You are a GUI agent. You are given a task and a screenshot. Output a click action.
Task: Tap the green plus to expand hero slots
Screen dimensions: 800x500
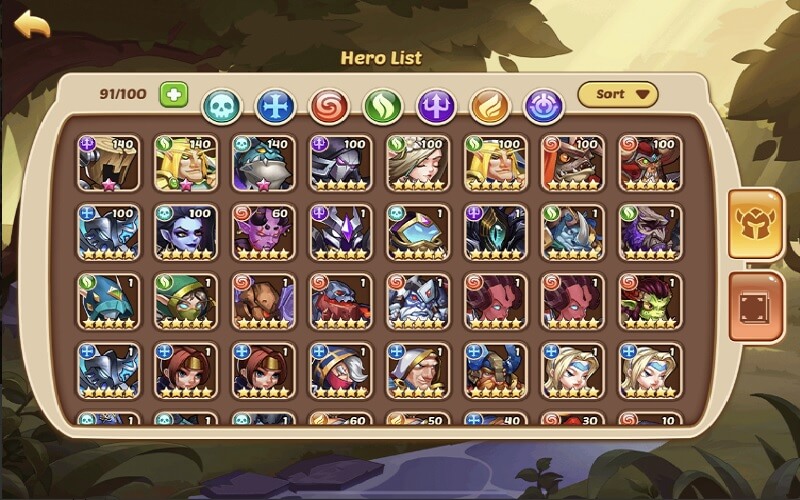tap(173, 95)
